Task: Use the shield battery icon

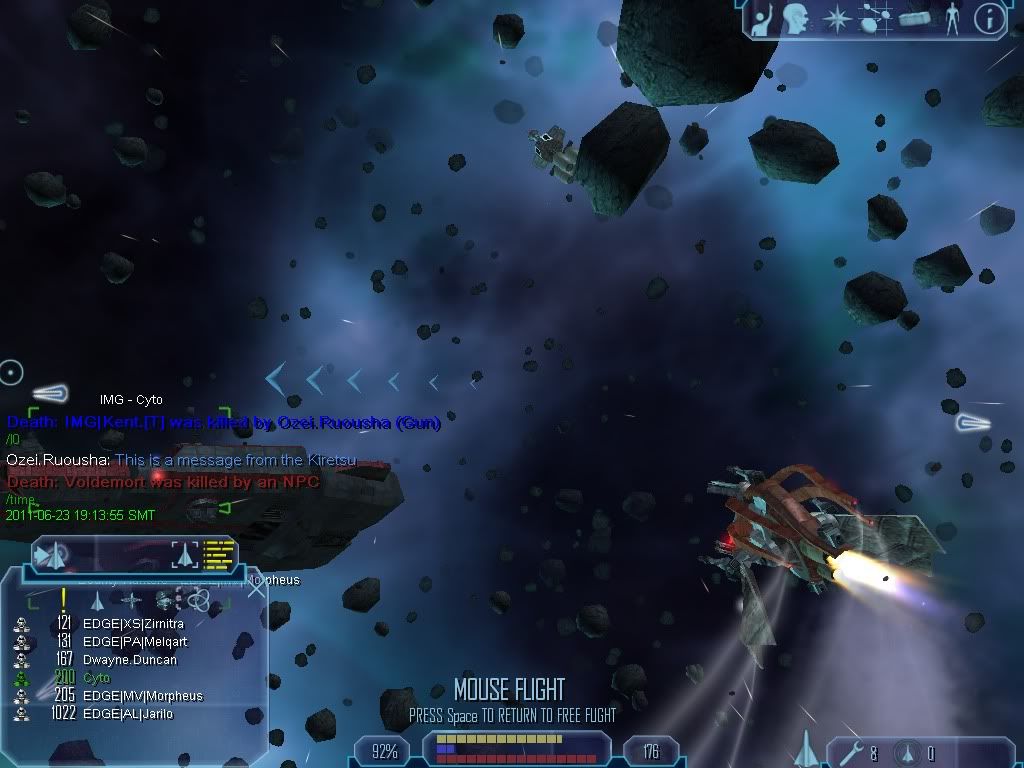Action: (x=906, y=752)
